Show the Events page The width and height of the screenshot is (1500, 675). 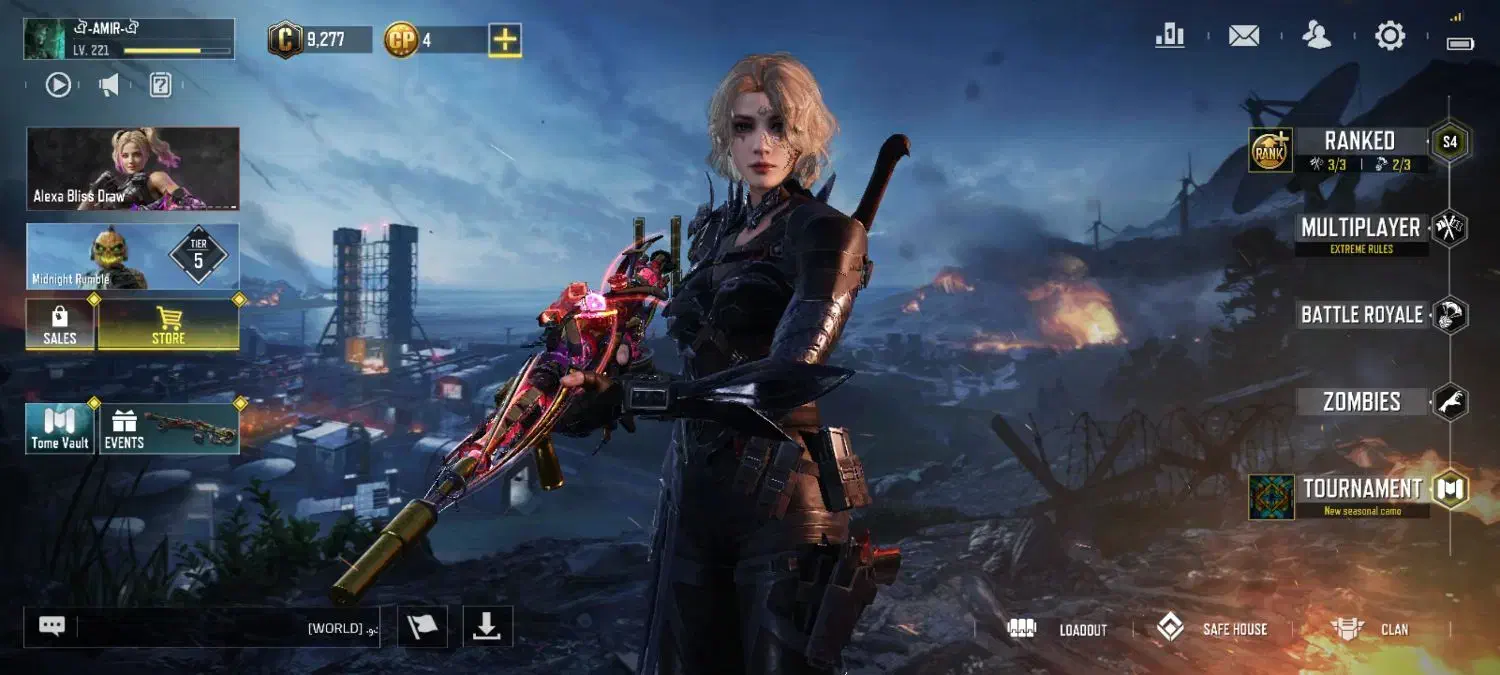[168, 429]
